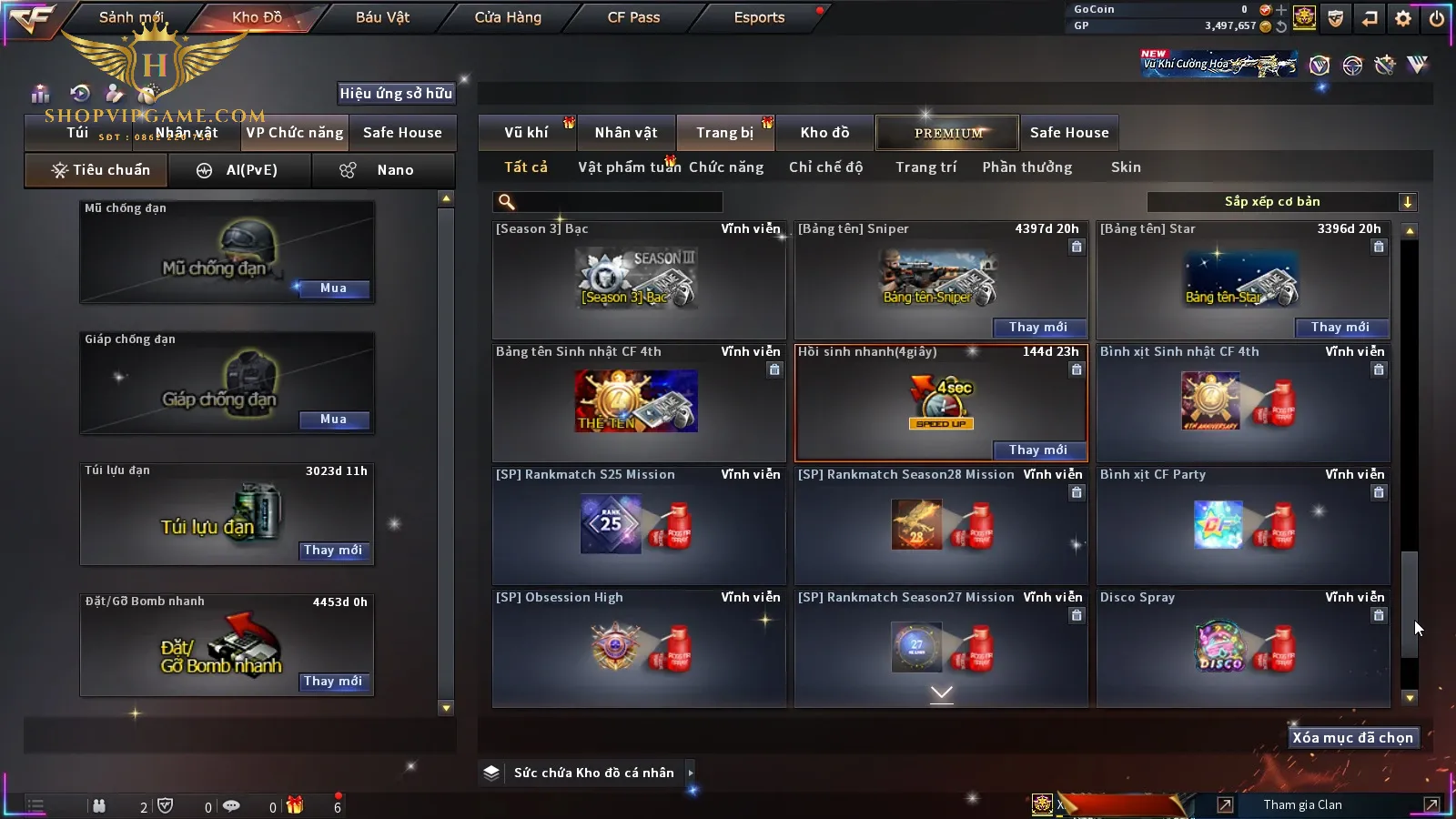This screenshot has width=1456, height=819.
Task: Open the gear settings icon
Action: (1403, 18)
